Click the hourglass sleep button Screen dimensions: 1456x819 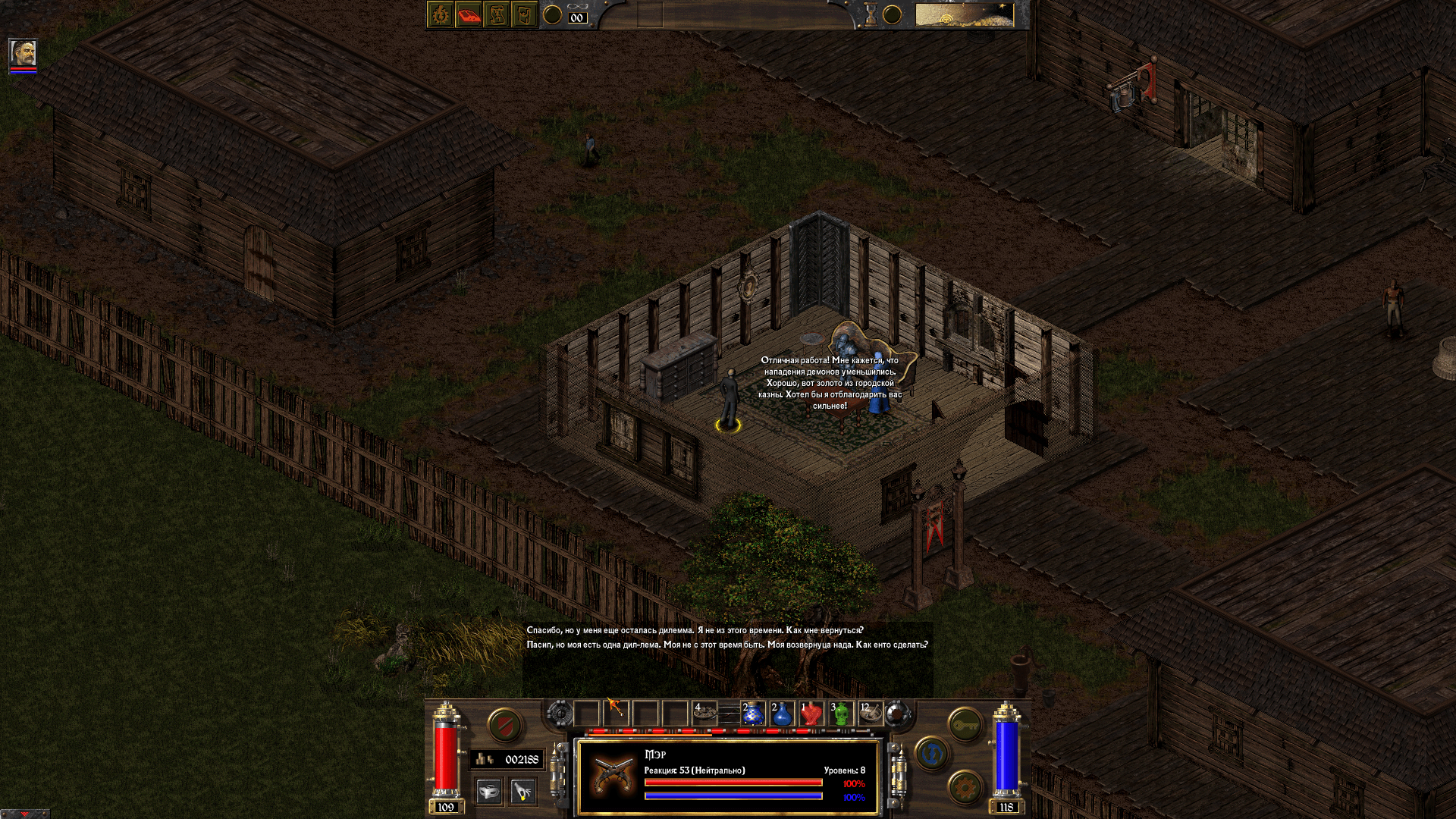point(871,14)
